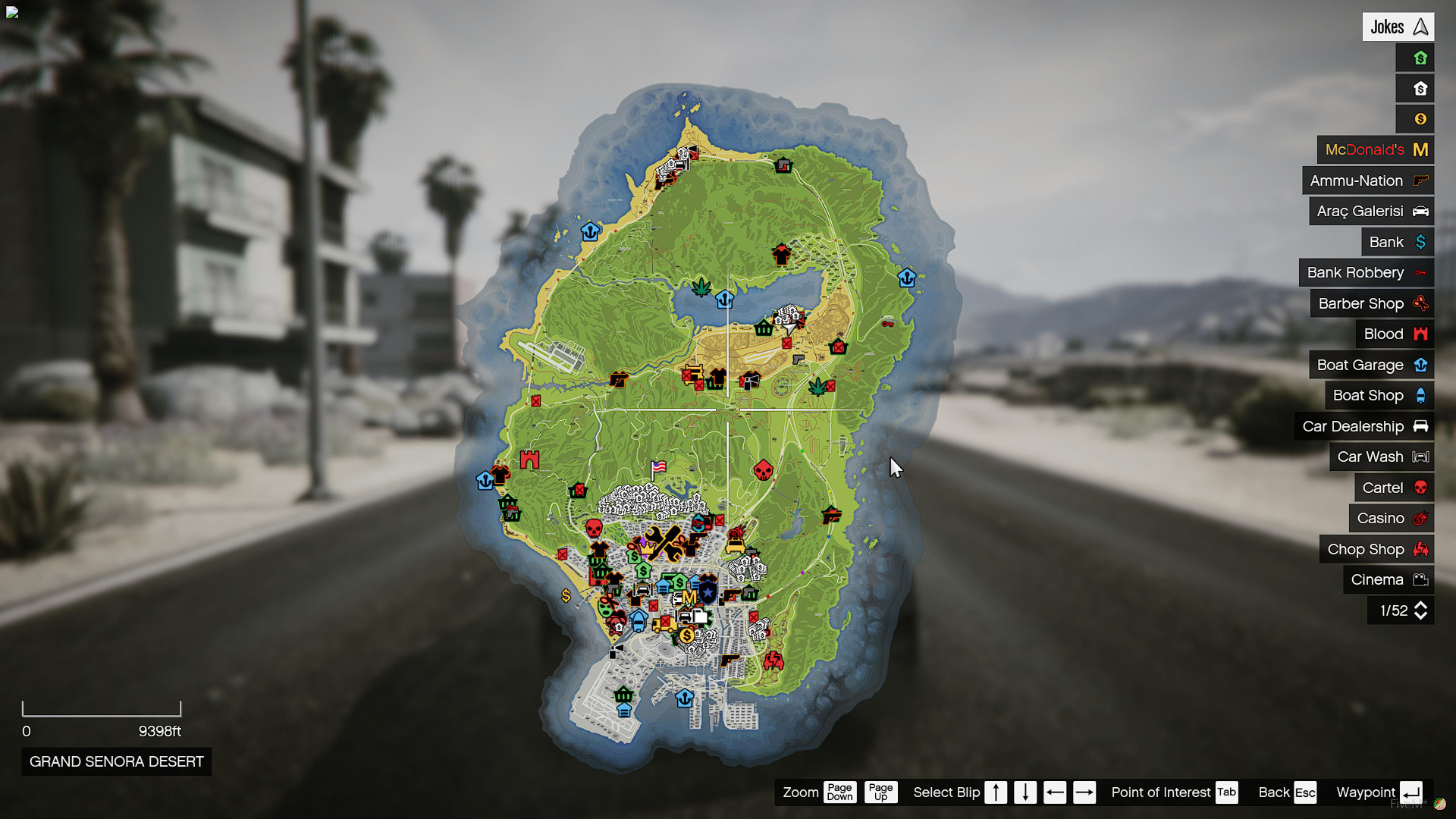Select the wrench and screwdriver map blip
Viewport: 1456px width, 819px height.
(664, 543)
